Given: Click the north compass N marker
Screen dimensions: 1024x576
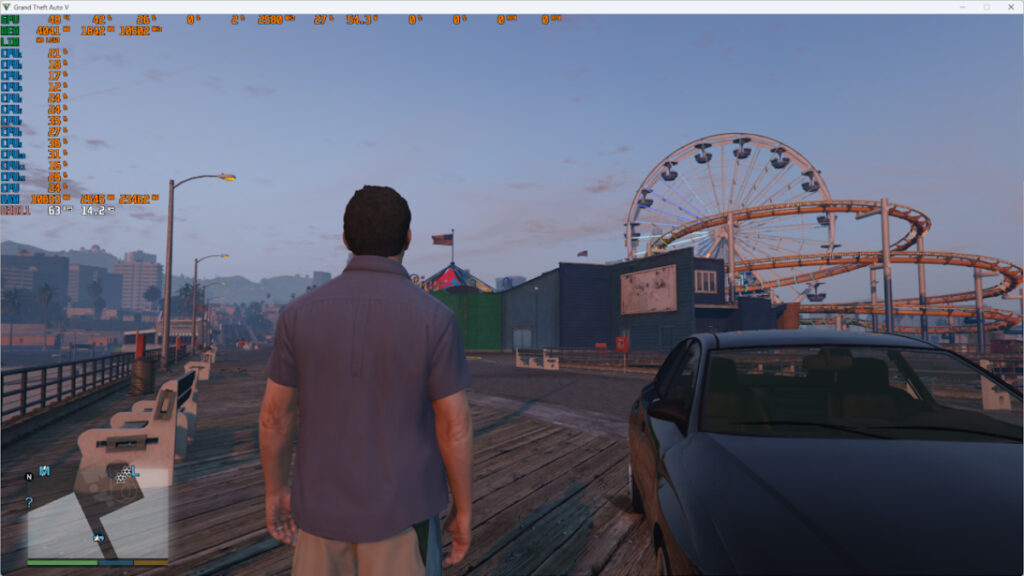Looking at the screenshot, I should coord(29,478).
